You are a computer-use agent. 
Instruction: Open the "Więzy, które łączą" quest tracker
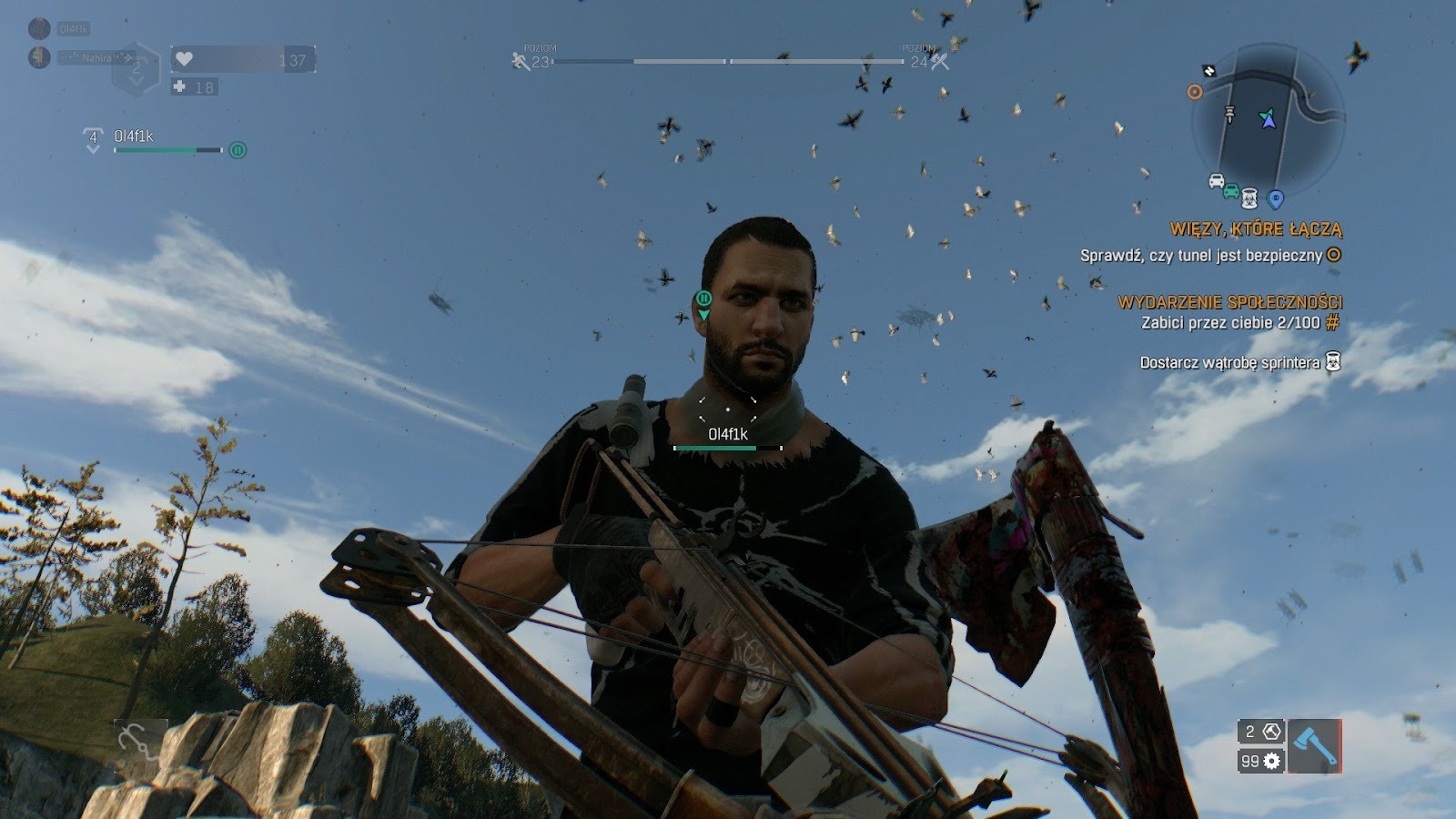pyautogui.click(x=1256, y=228)
